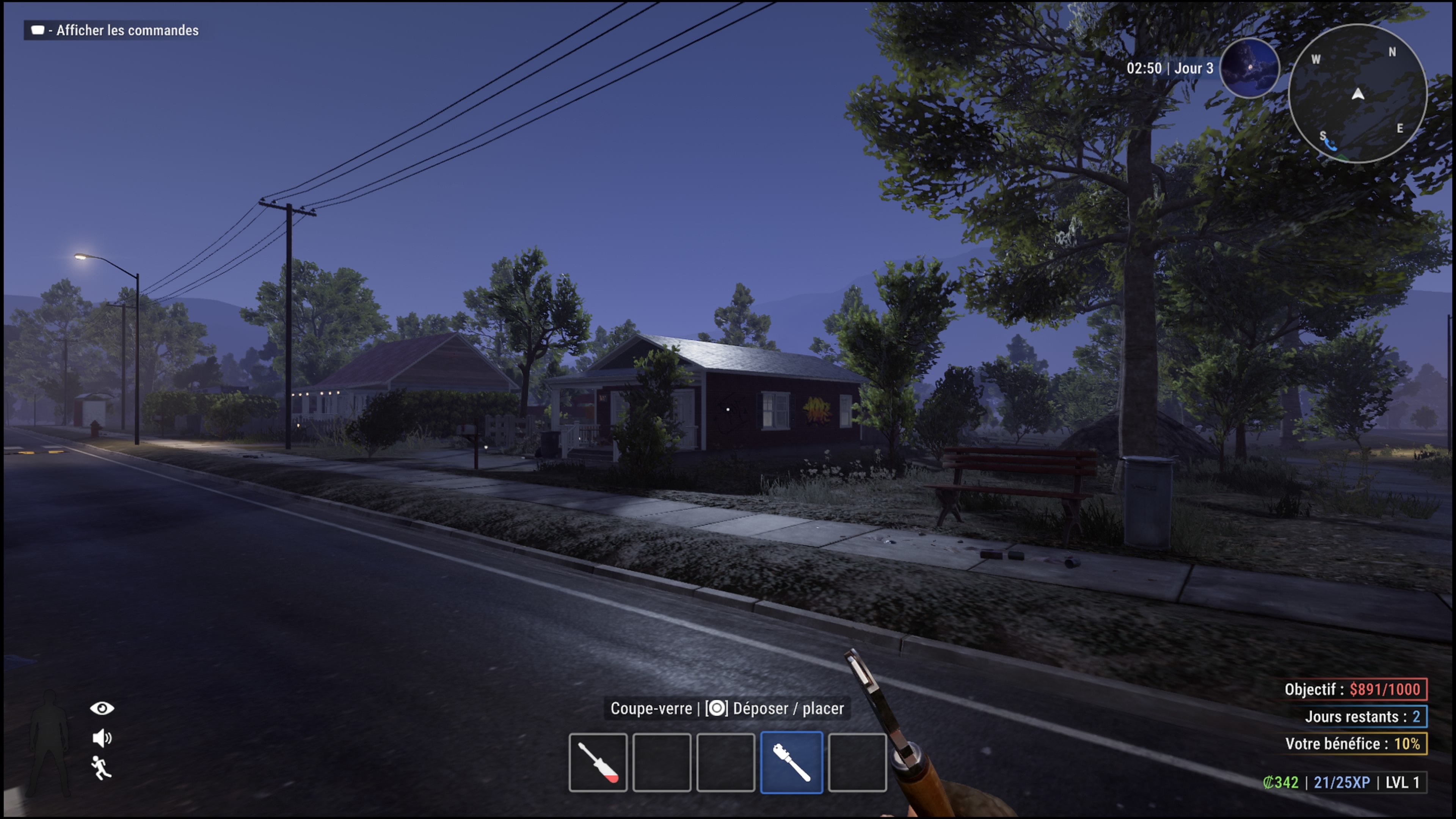Click the compass minimap
1456x819 pixels.
pyautogui.click(x=1357, y=94)
